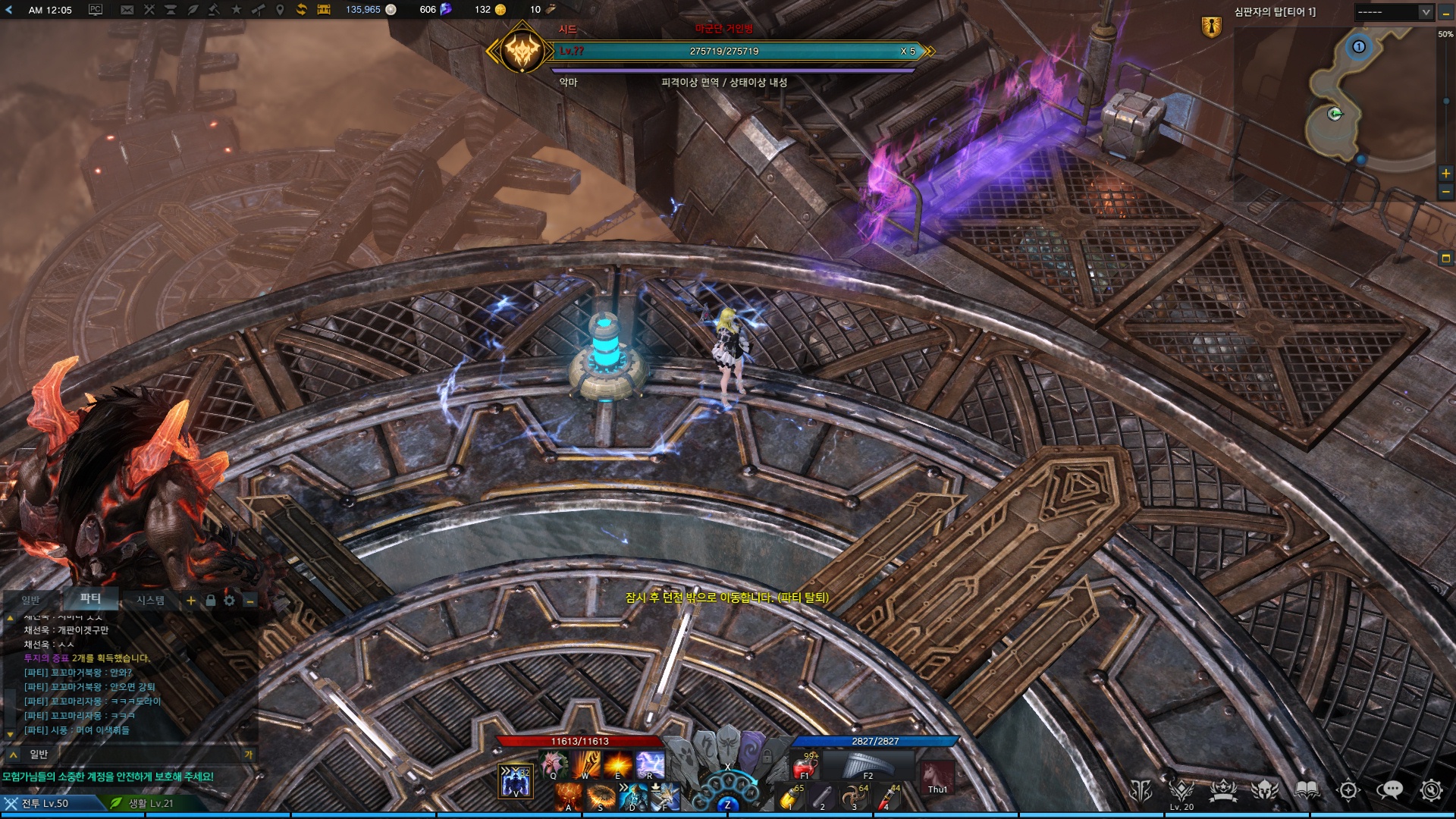1456x819 pixels.
Task: Use the red health potion in F1
Action: [804, 765]
